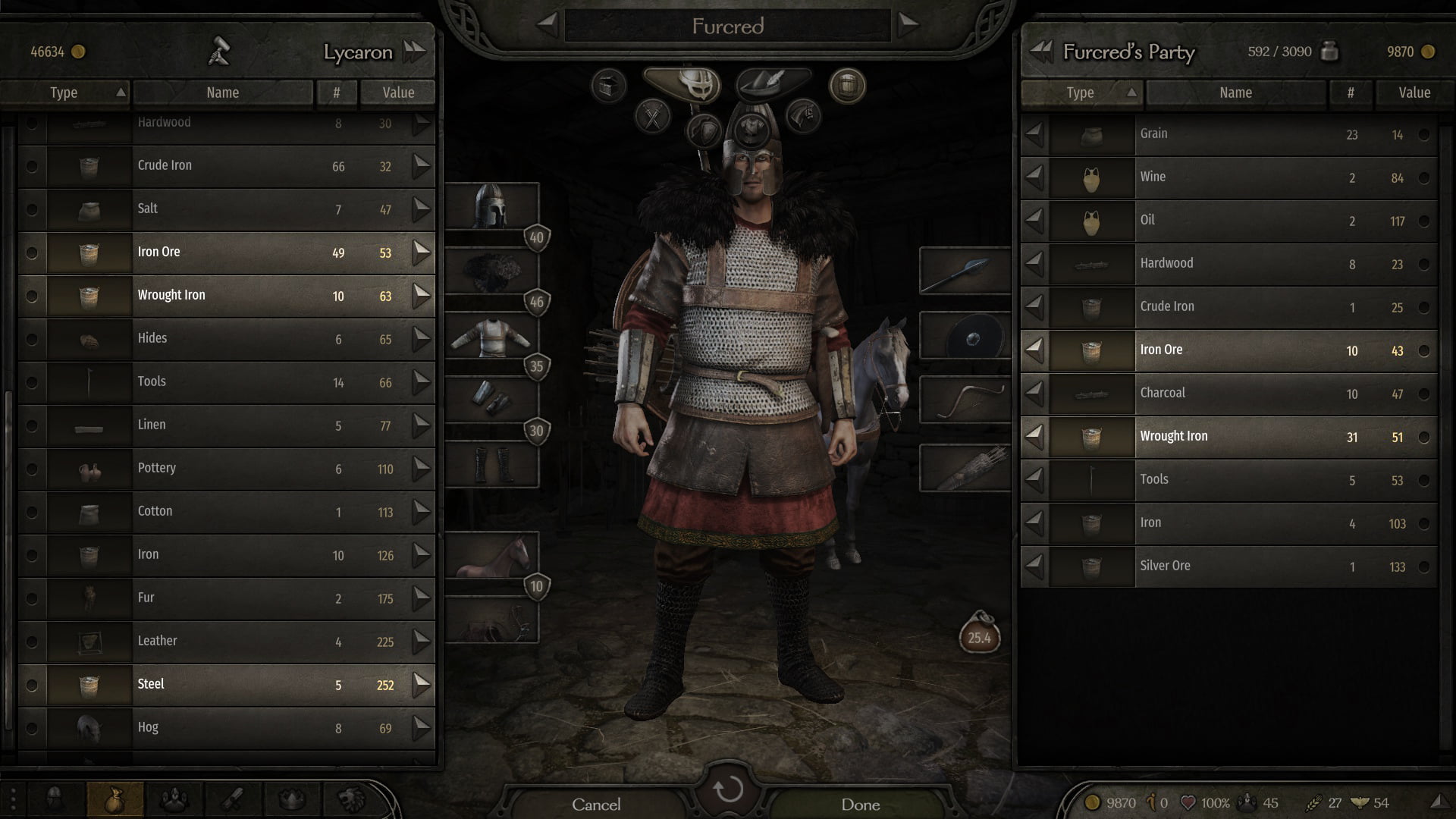
Task: Sort Furcred's Party items by Type
Action: coord(1080,93)
